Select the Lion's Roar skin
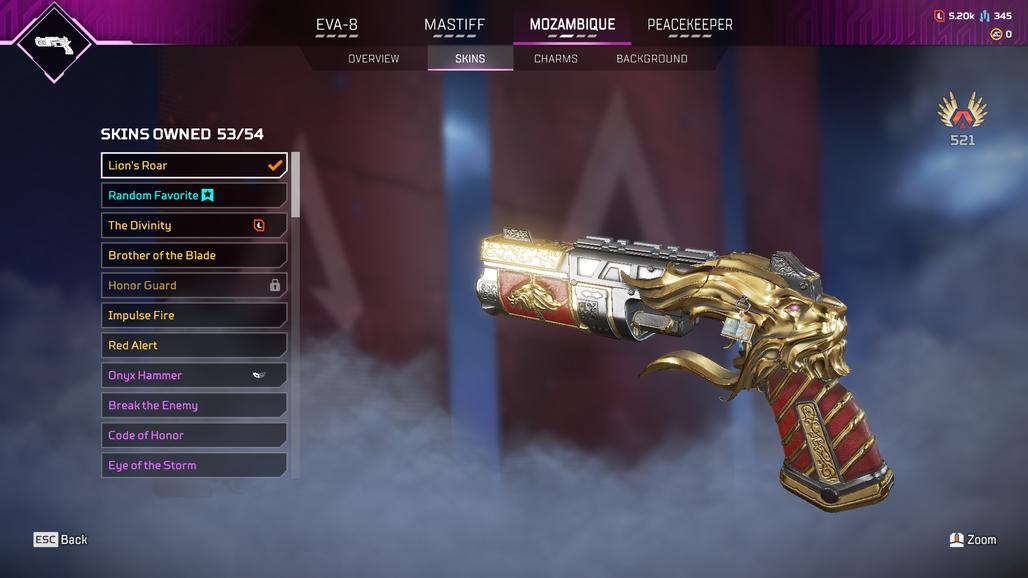 [194, 165]
